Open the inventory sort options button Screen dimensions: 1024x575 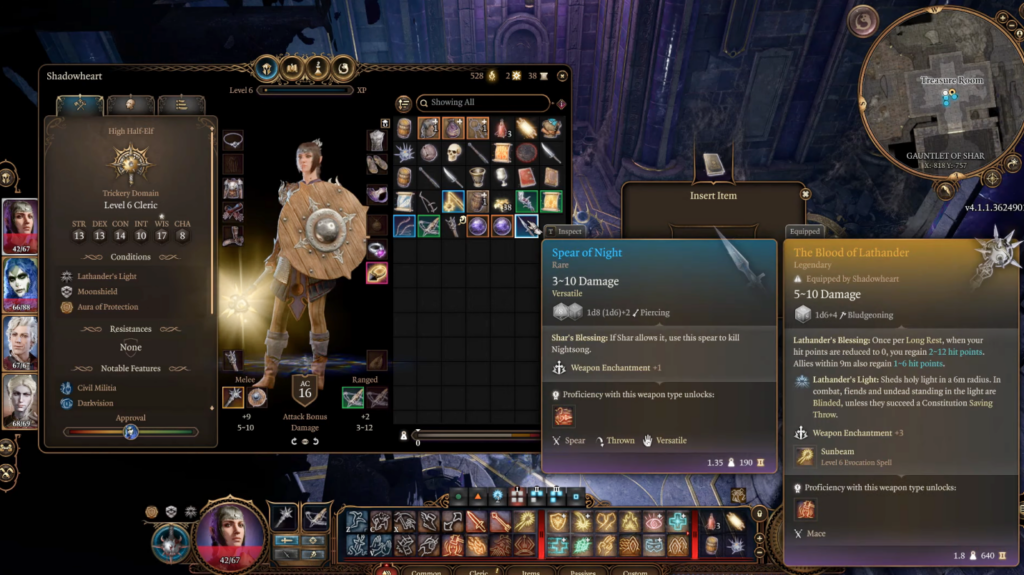coord(404,103)
